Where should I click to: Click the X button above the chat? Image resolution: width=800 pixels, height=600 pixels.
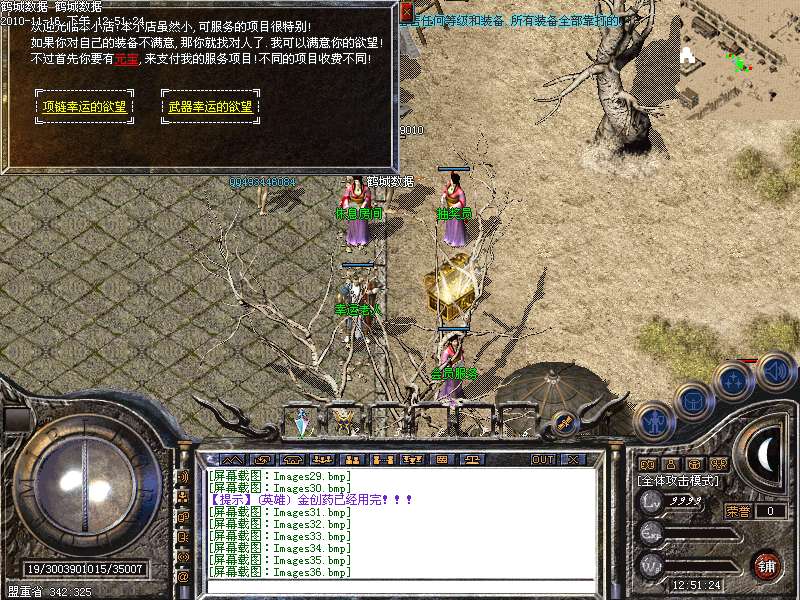tap(573, 459)
